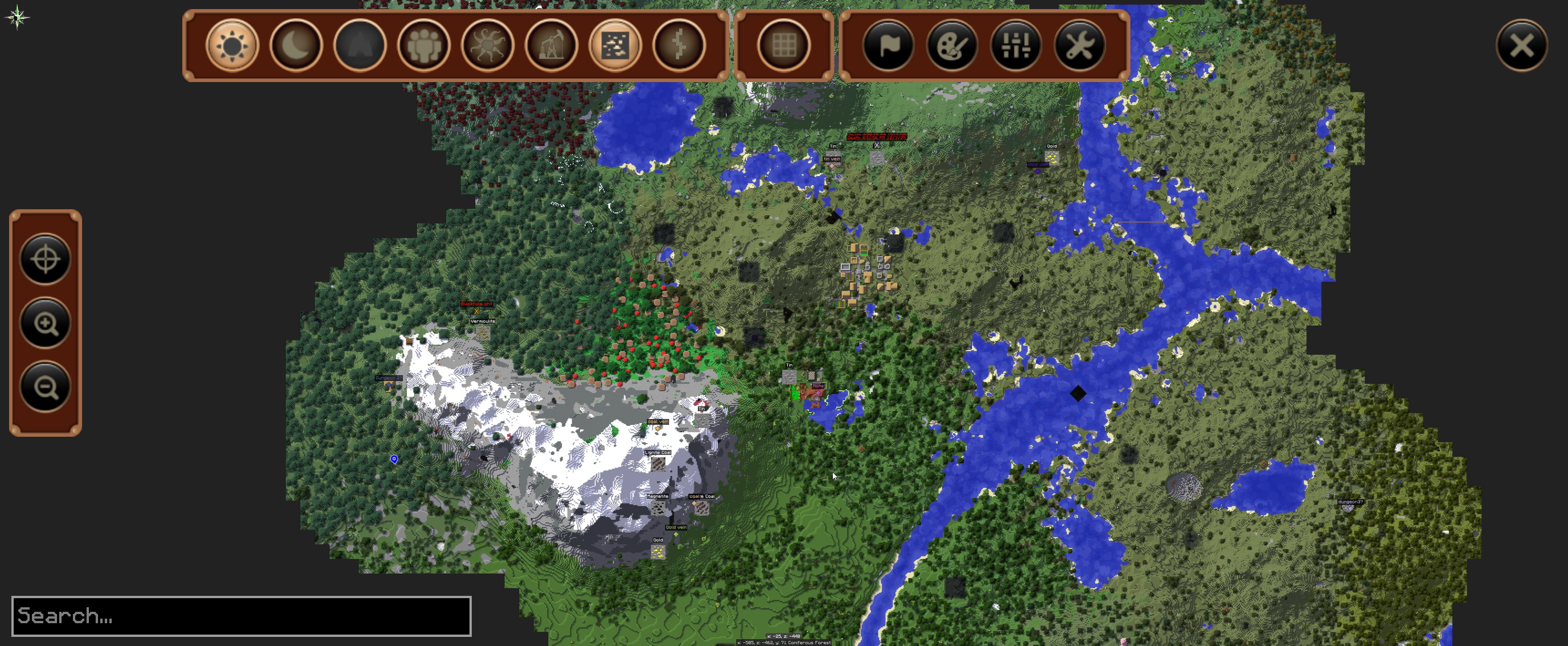
Task: Close the fullscreen map
Action: 1522,45
